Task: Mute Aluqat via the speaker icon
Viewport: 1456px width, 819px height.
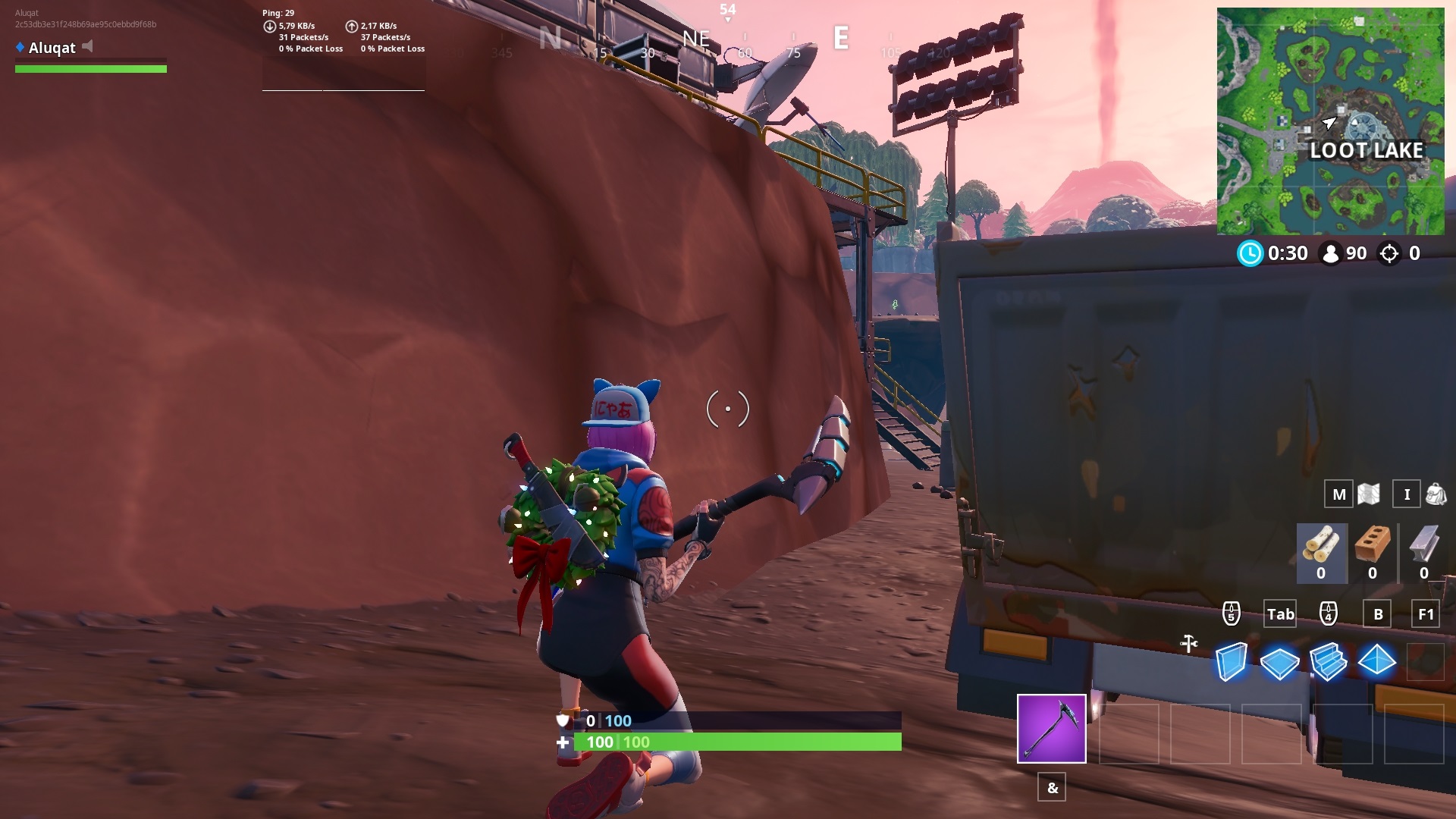Action: pos(89,47)
